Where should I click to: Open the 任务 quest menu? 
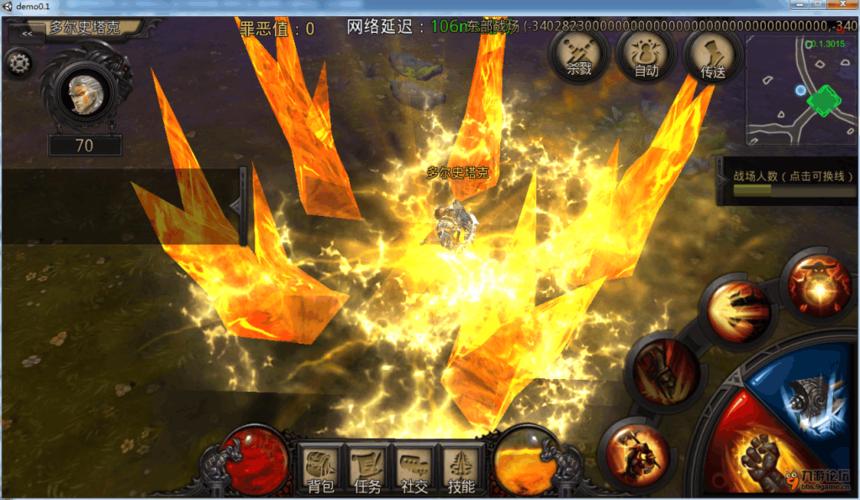[x=367, y=470]
